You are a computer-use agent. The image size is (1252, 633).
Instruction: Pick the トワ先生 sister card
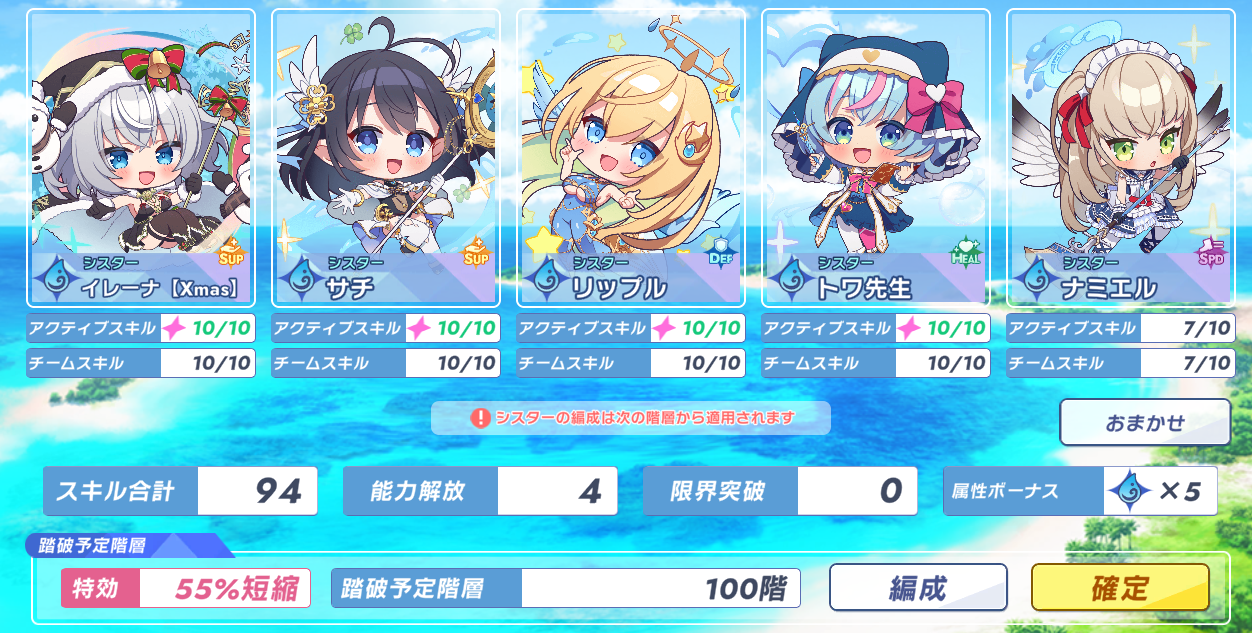[876, 158]
